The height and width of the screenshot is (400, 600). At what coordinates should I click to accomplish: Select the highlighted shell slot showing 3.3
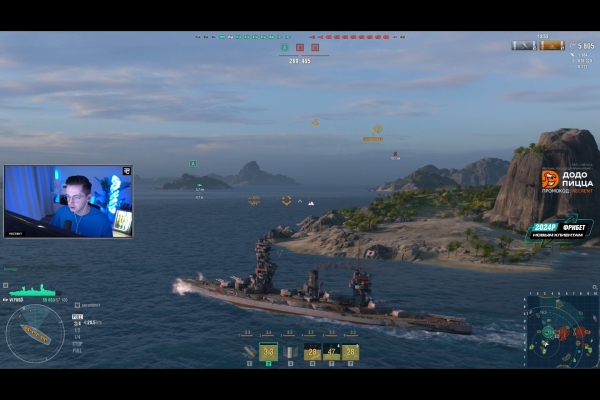tap(268, 352)
